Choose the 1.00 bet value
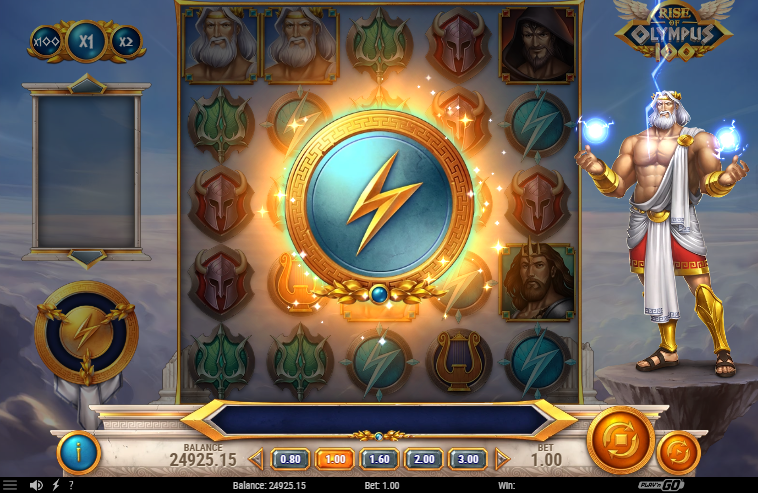The width and height of the screenshot is (758, 493). pyautogui.click(x=335, y=459)
